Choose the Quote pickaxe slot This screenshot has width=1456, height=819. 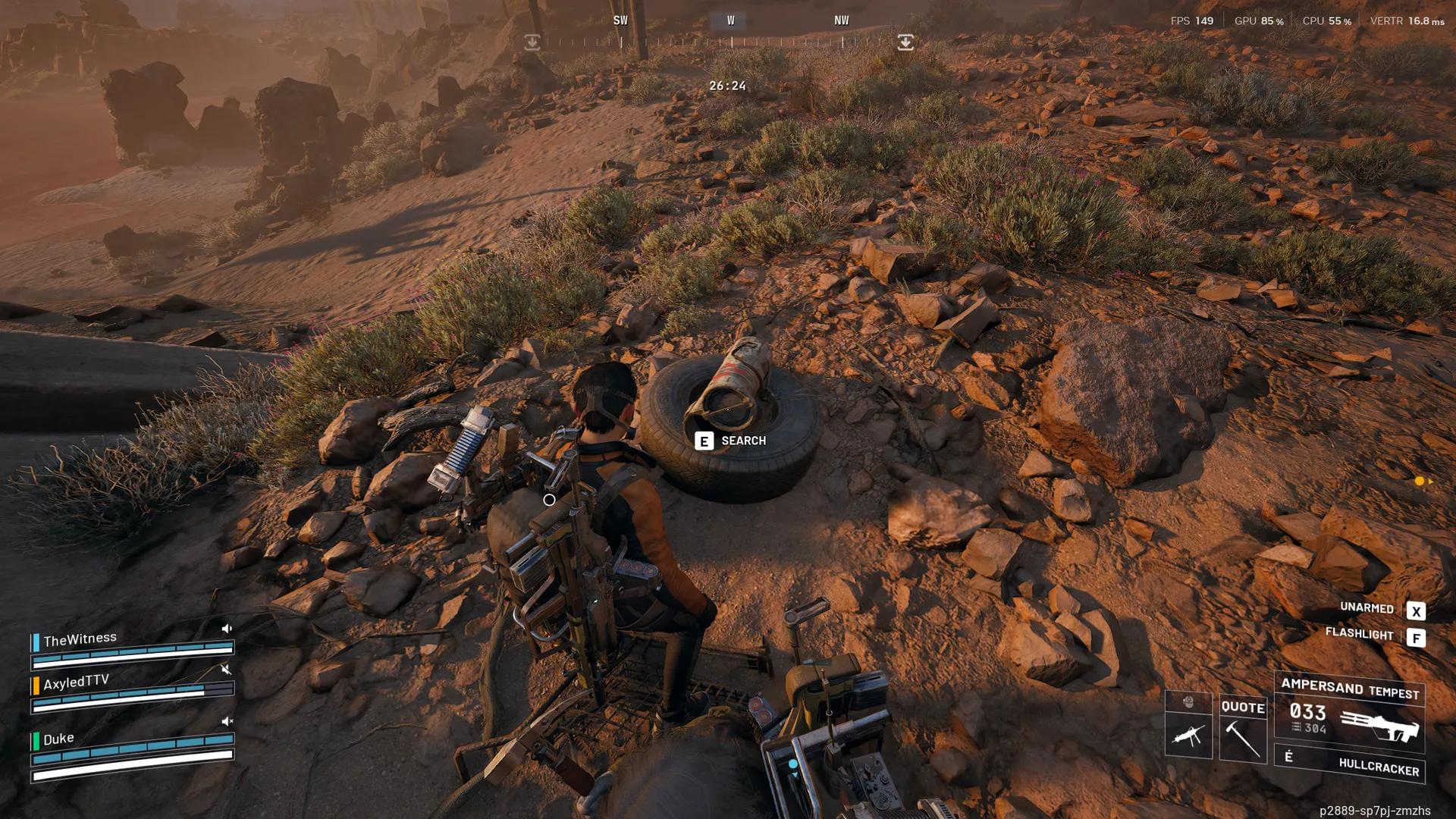[x=1243, y=729]
